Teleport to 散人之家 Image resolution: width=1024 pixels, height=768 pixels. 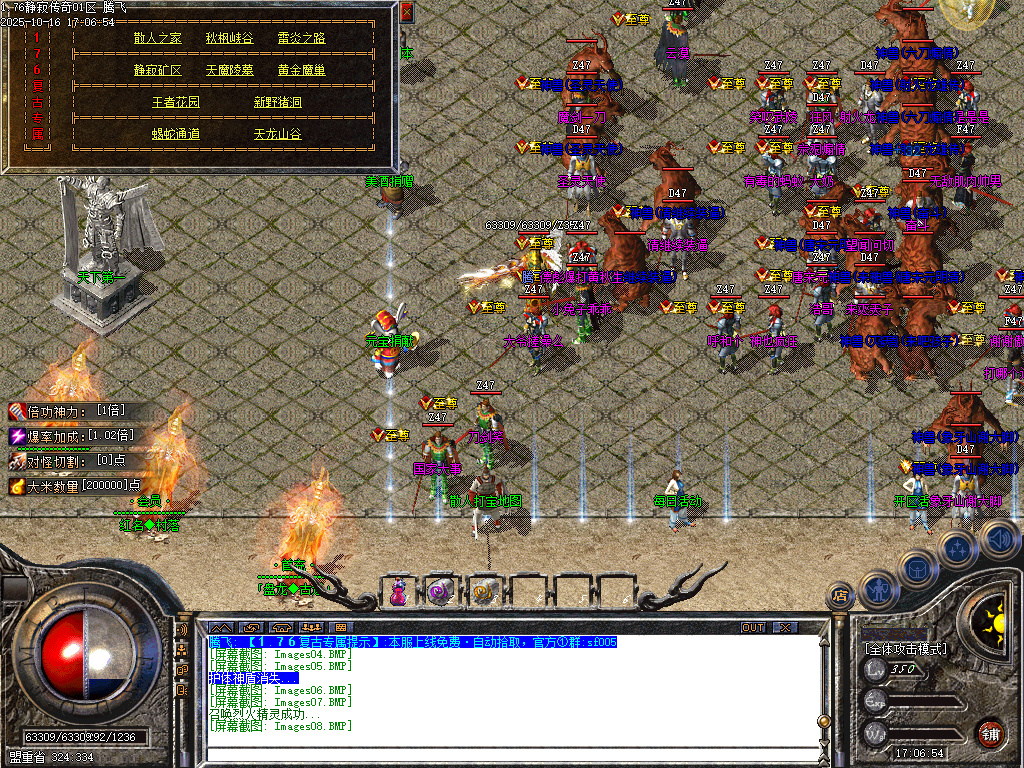(x=158, y=38)
